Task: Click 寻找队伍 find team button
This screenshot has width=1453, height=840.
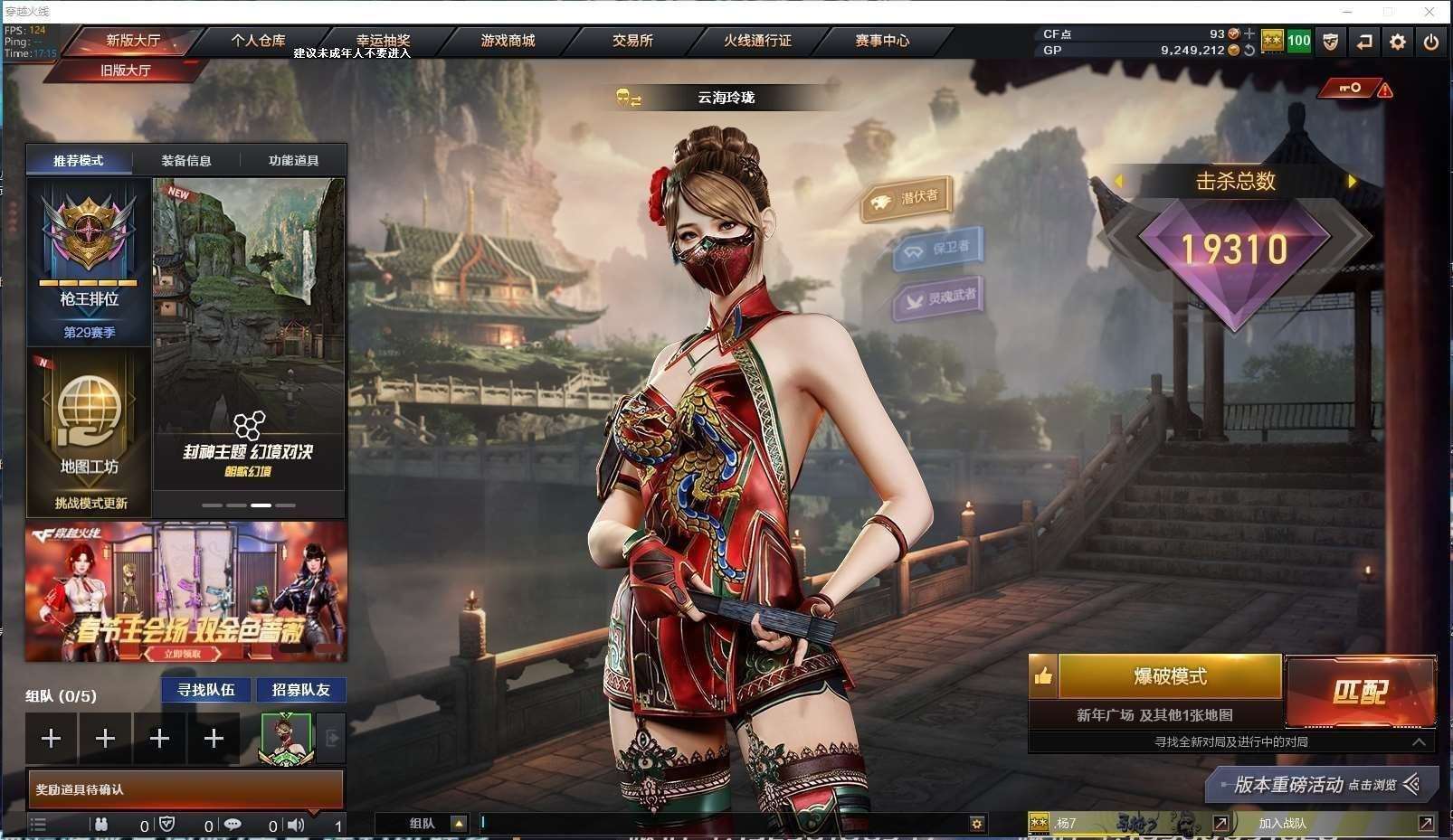Action: coord(206,690)
